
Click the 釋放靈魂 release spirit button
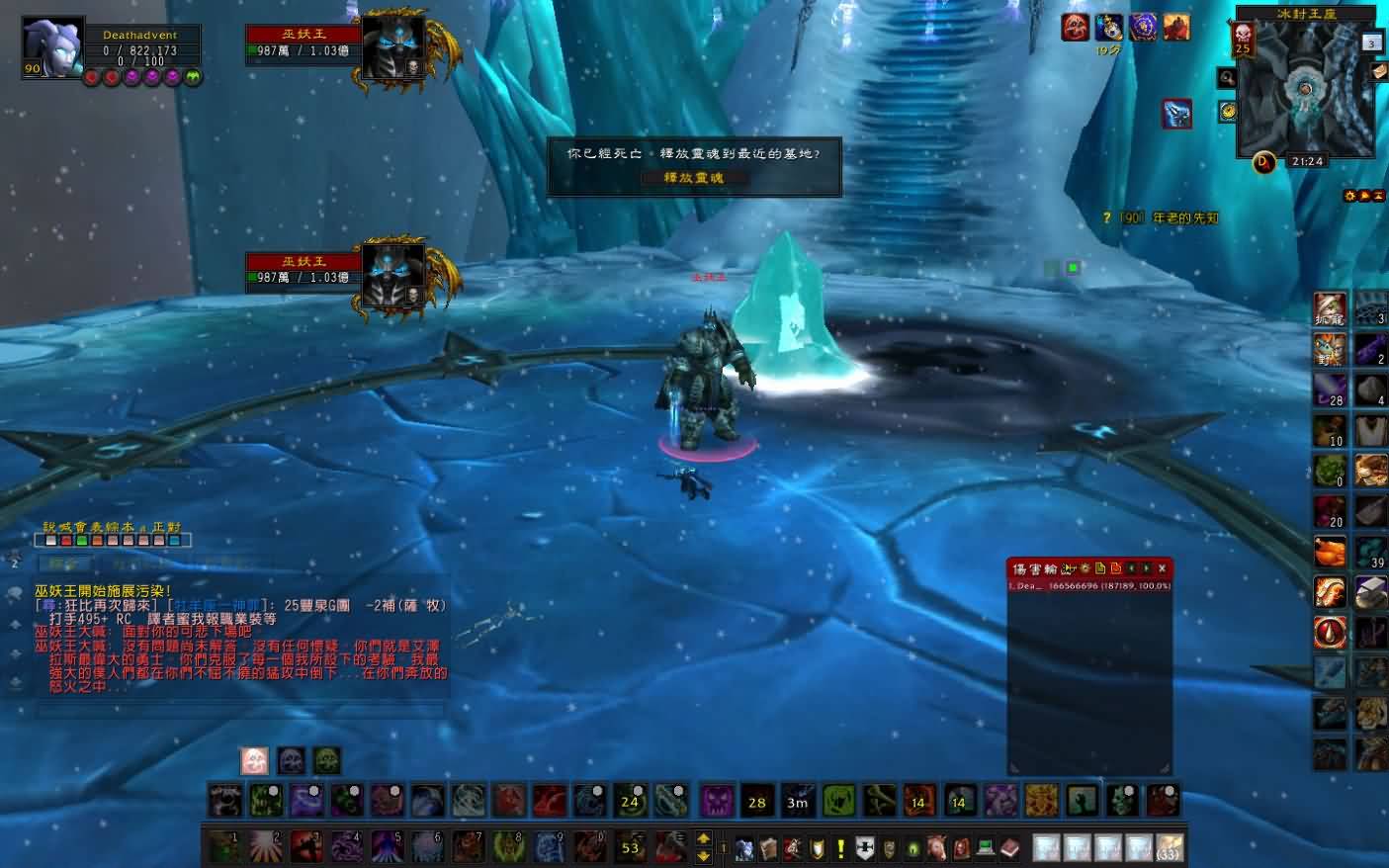click(693, 178)
